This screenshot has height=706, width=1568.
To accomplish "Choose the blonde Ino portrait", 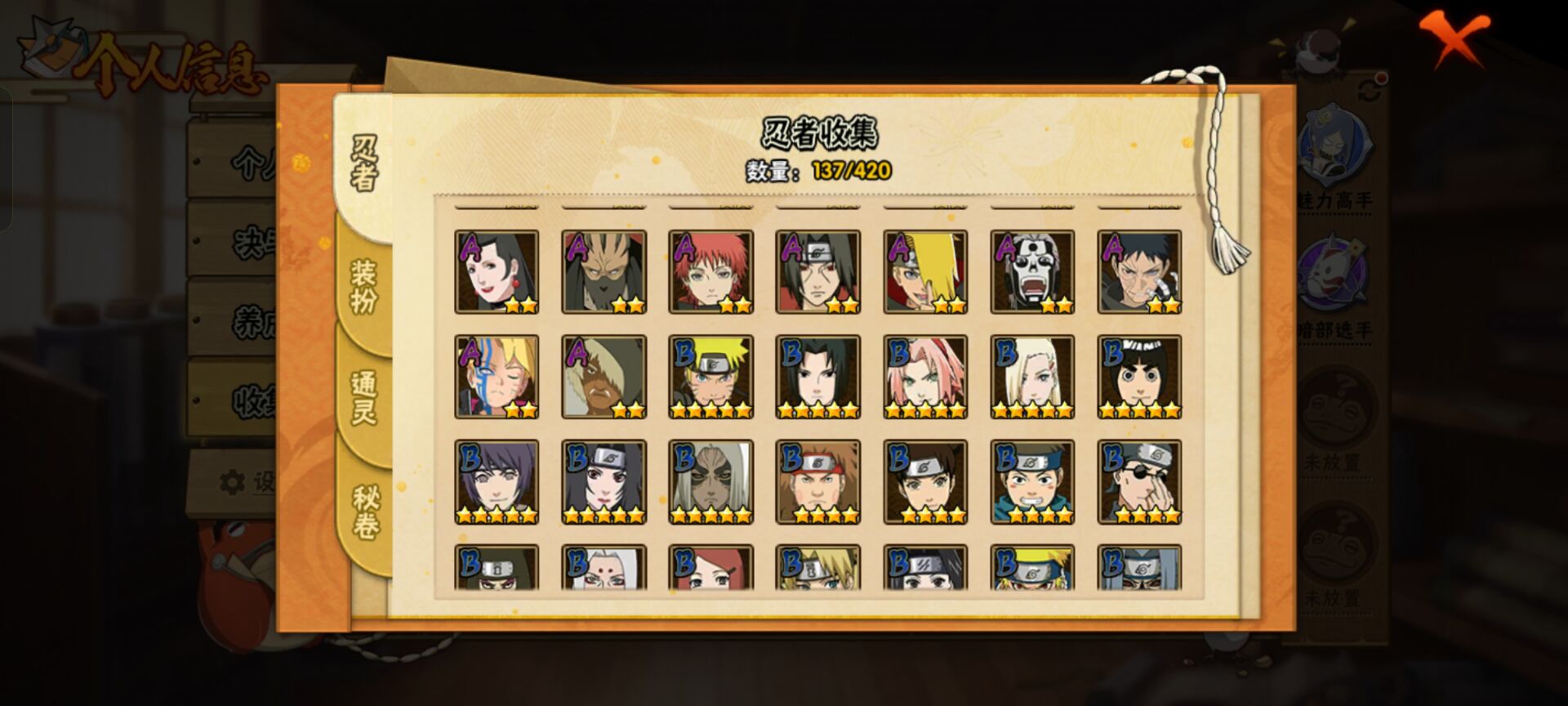I will pos(1032,377).
